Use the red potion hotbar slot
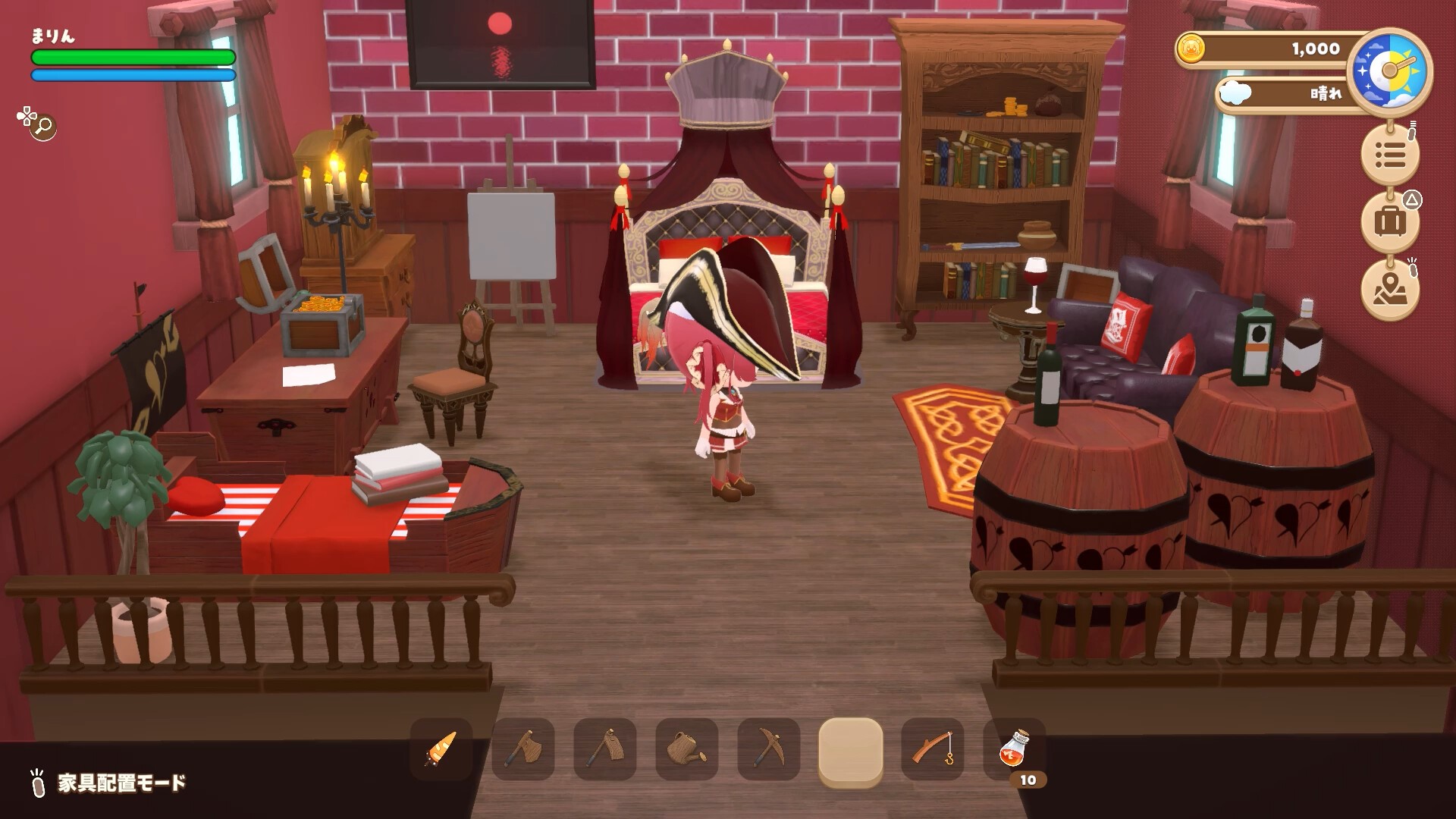Screen dimensions: 1456x819 coord(1015,749)
